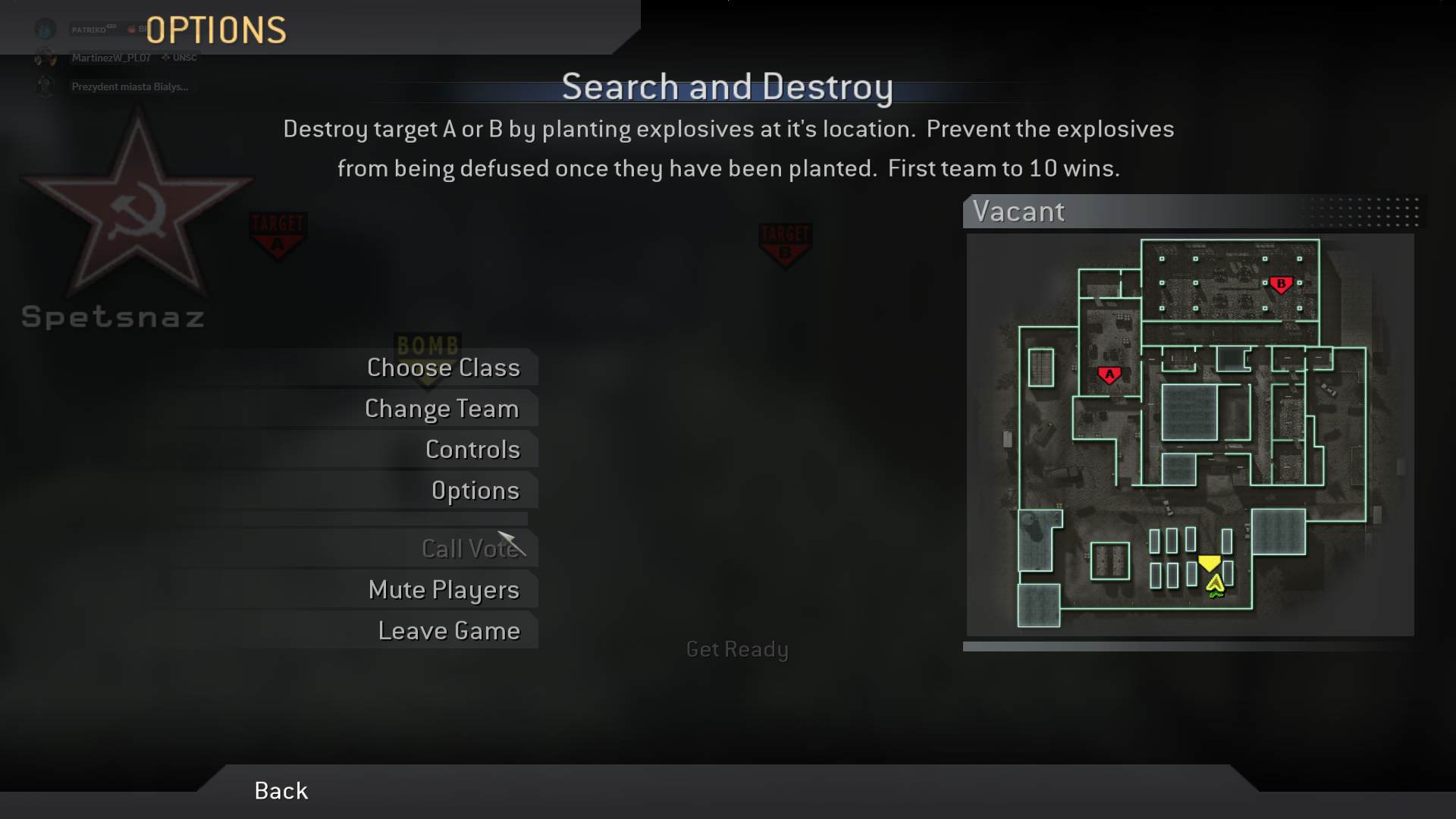Select the Target B icon
Screen dimensions: 1456x819
click(x=786, y=243)
